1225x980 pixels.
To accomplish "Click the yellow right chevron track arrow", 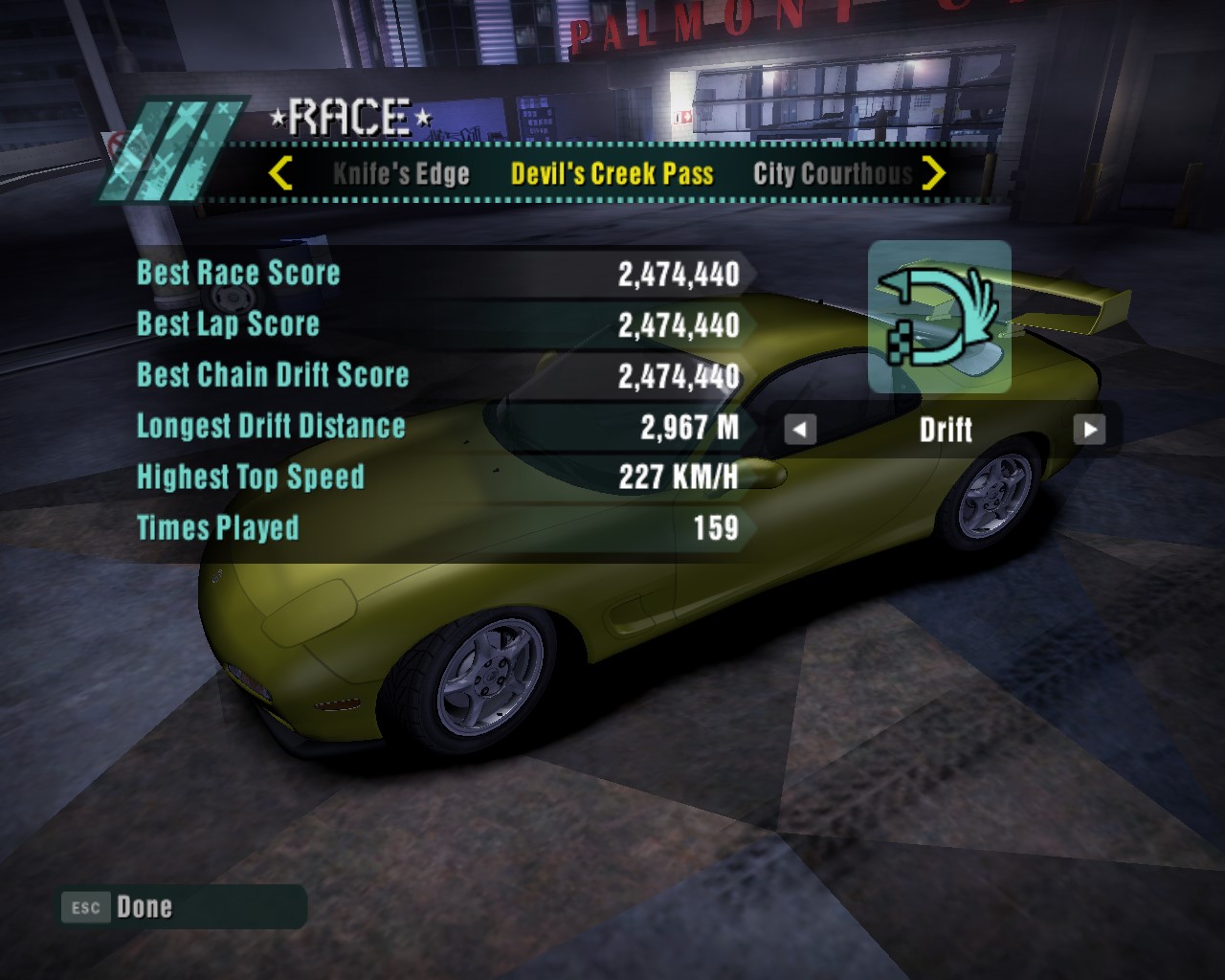I will click(933, 173).
